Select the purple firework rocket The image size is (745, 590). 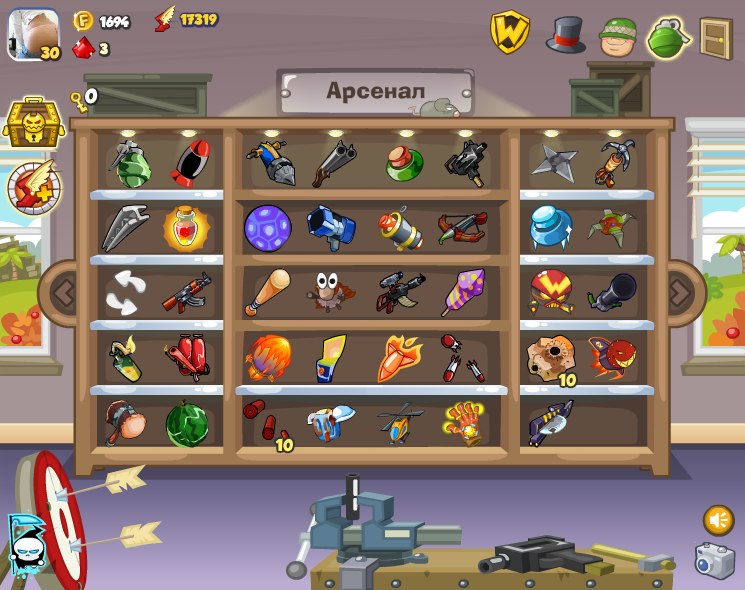462,292
